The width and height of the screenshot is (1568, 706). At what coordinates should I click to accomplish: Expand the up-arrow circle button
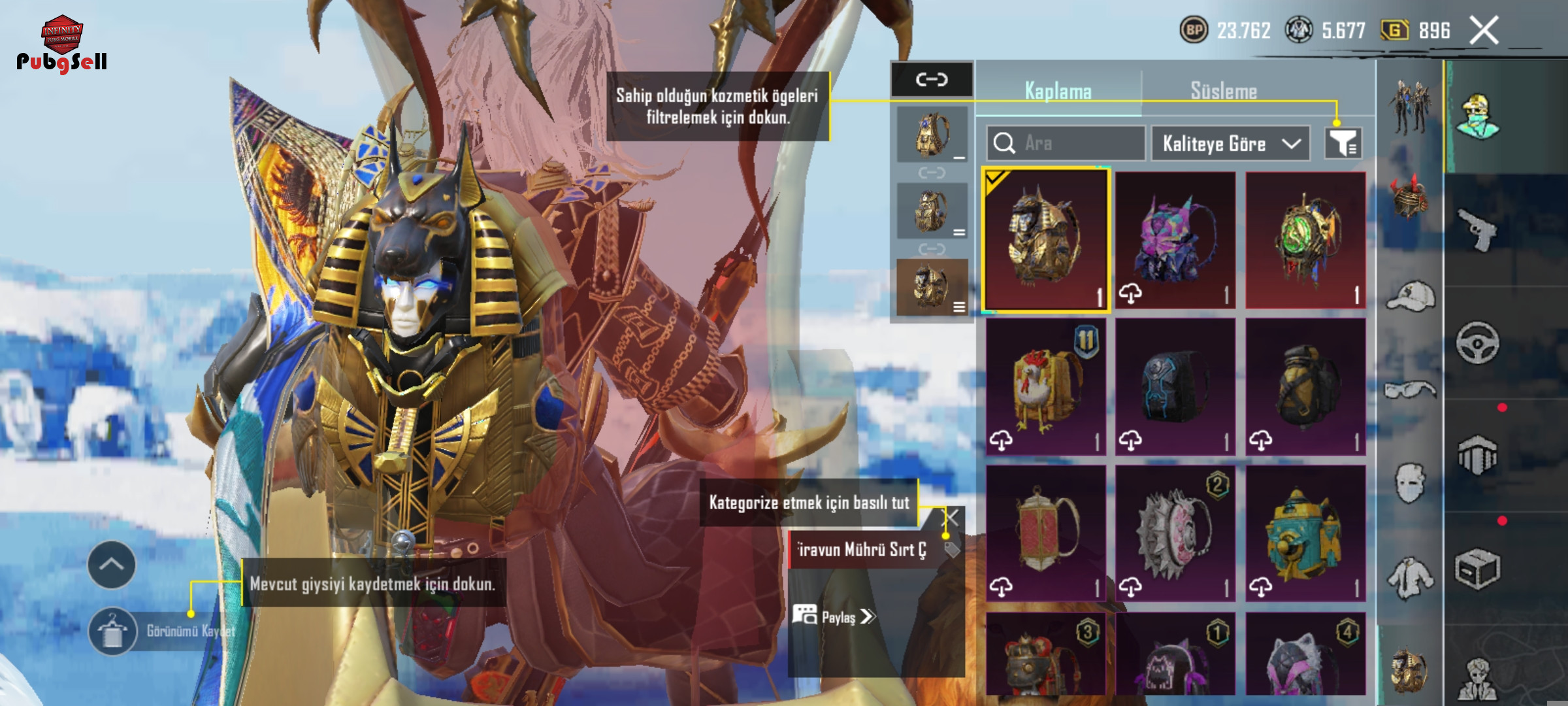click(112, 565)
